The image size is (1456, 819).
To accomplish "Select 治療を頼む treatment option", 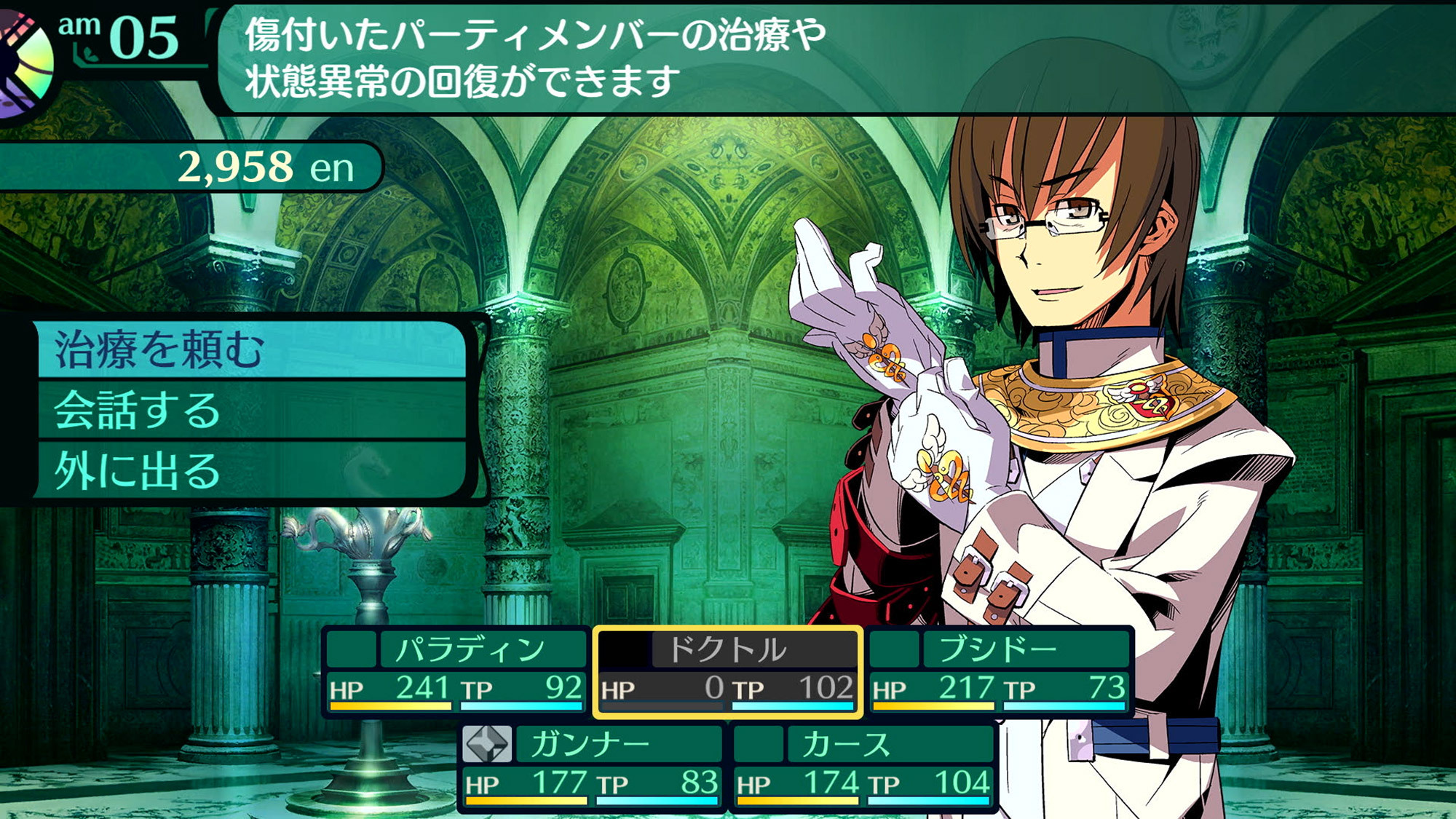I will pyautogui.click(x=251, y=350).
